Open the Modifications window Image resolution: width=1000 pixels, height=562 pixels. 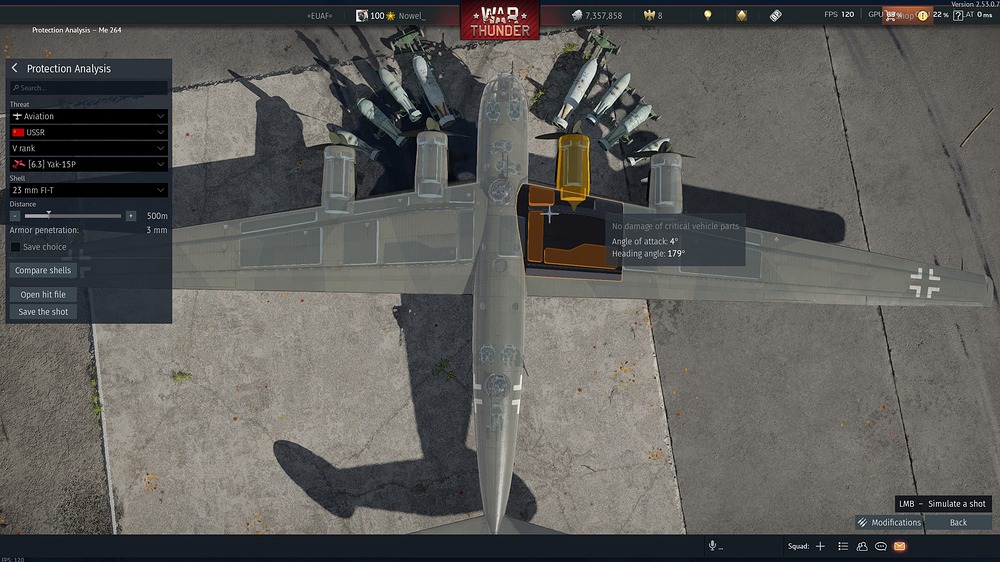889,523
